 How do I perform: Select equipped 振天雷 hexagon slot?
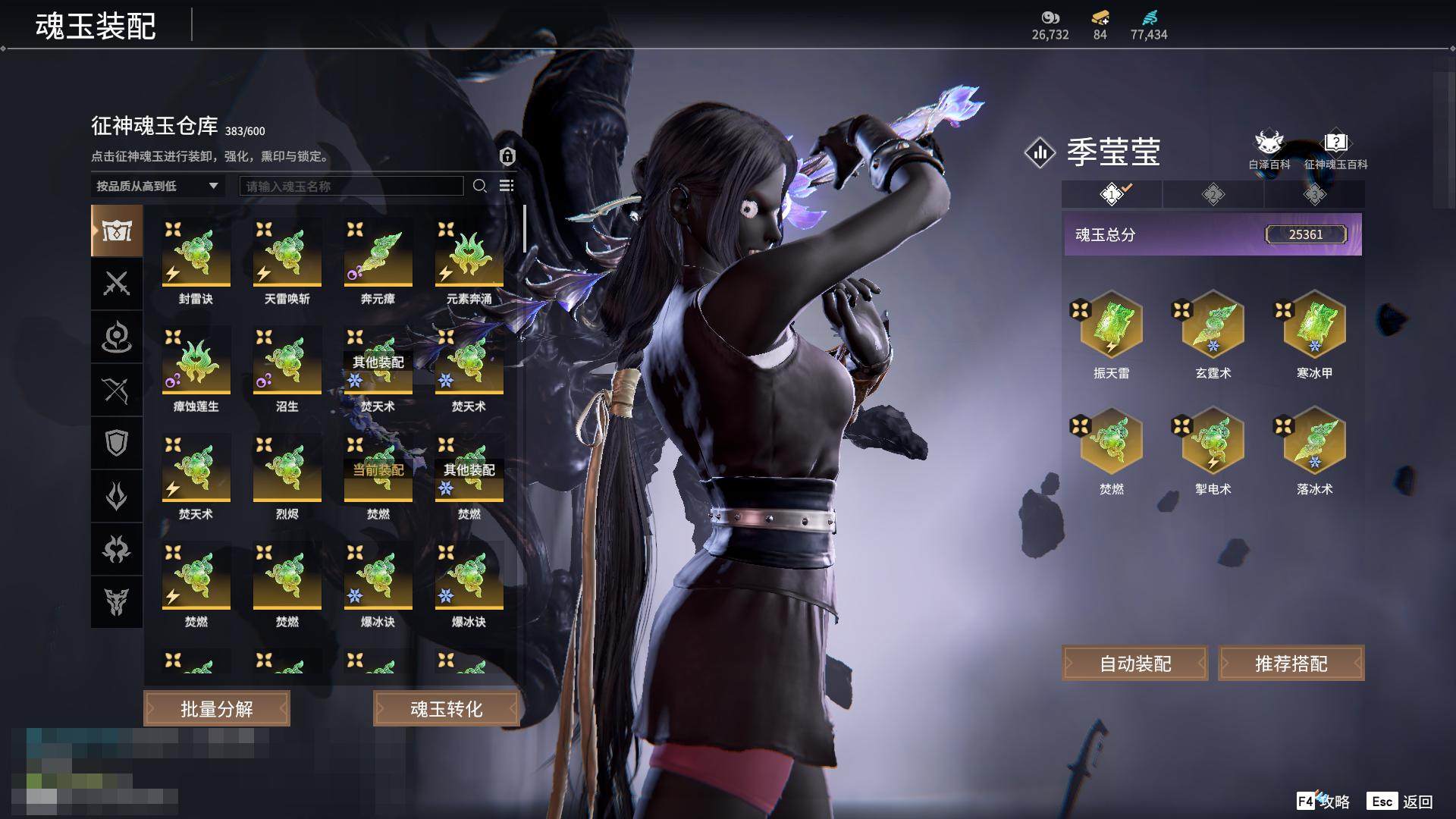click(x=1111, y=326)
